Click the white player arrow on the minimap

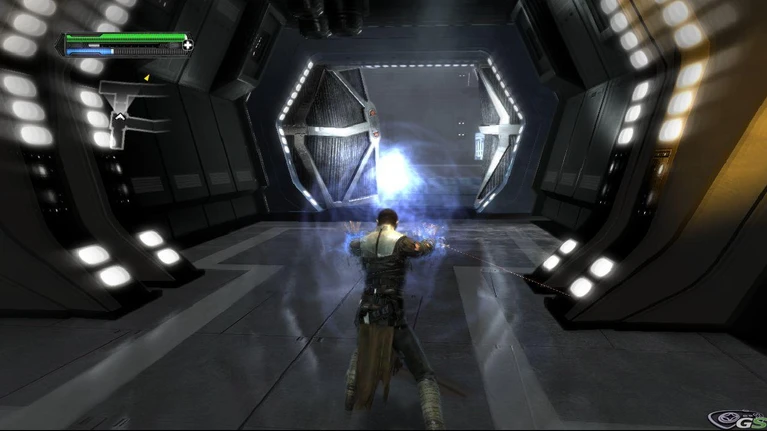click(x=120, y=117)
